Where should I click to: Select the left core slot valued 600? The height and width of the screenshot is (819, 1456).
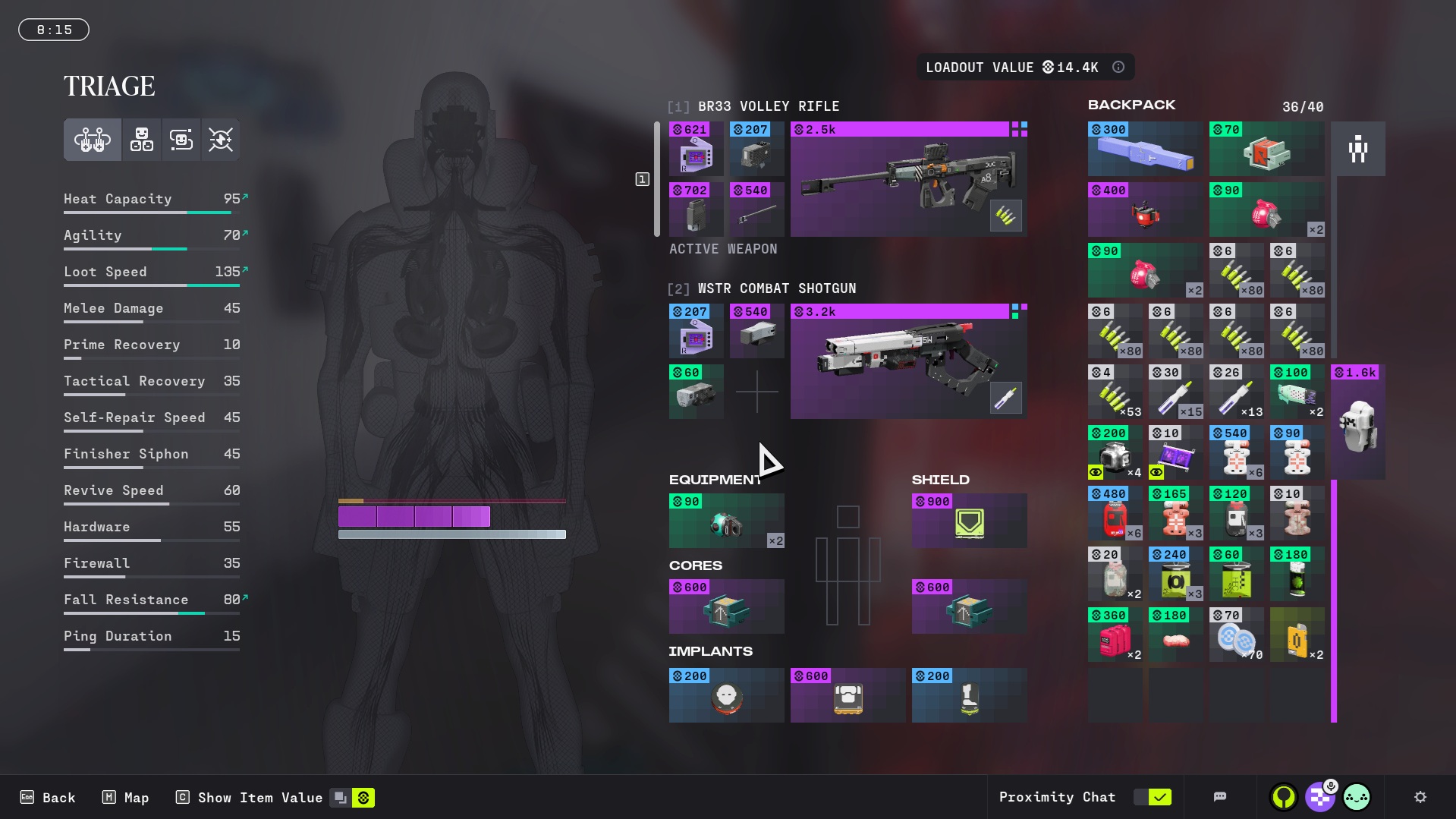[x=726, y=606]
